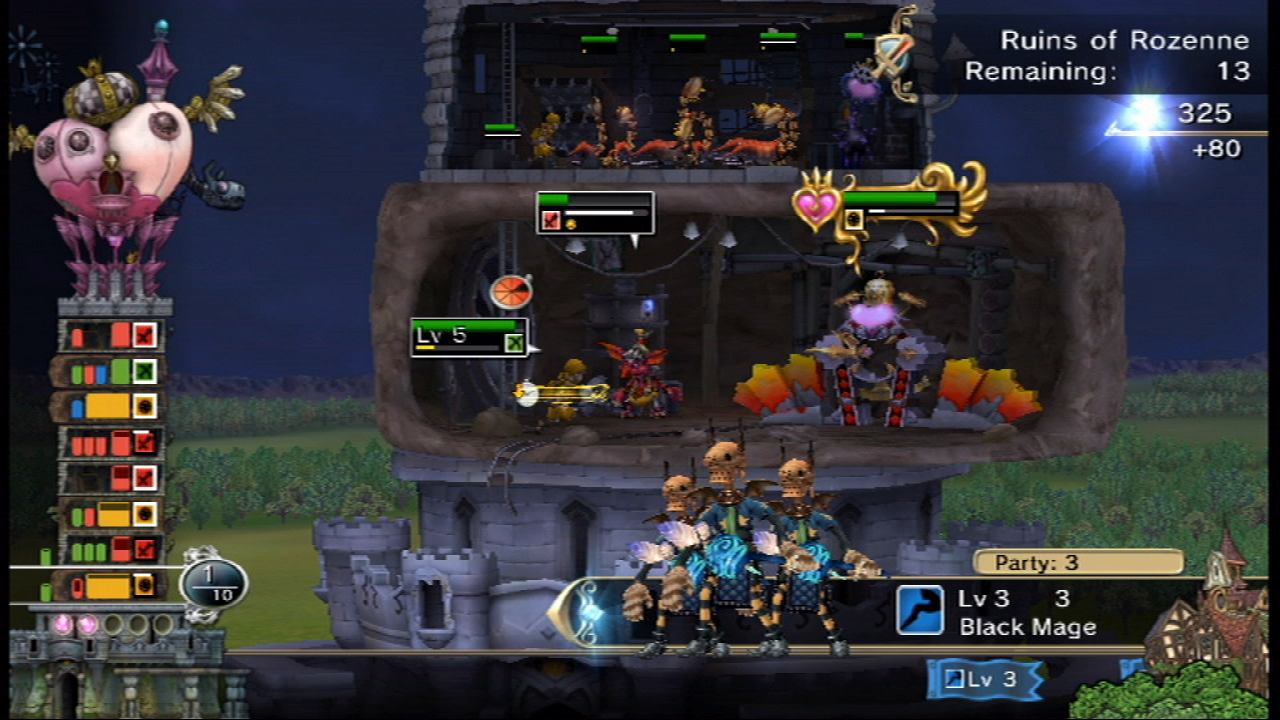
Task: Click the Black Mage staff icon
Action: pyautogui.click(x=919, y=610)
